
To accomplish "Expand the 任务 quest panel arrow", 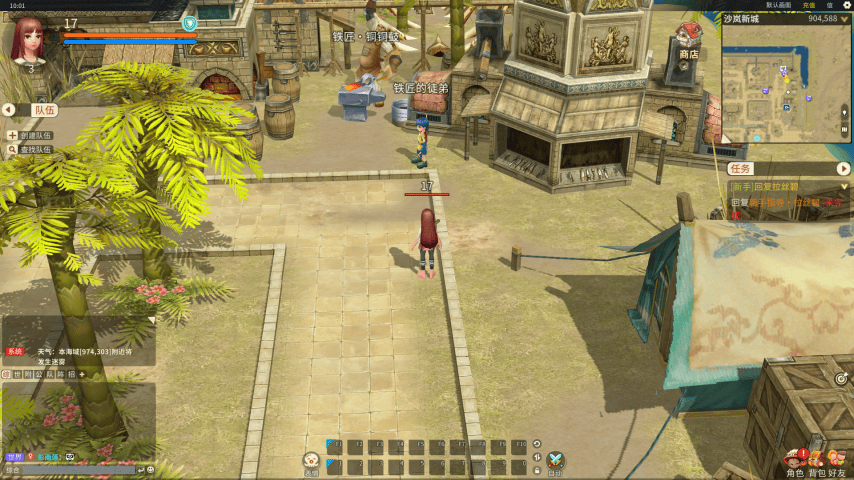I will click(843, 169).
